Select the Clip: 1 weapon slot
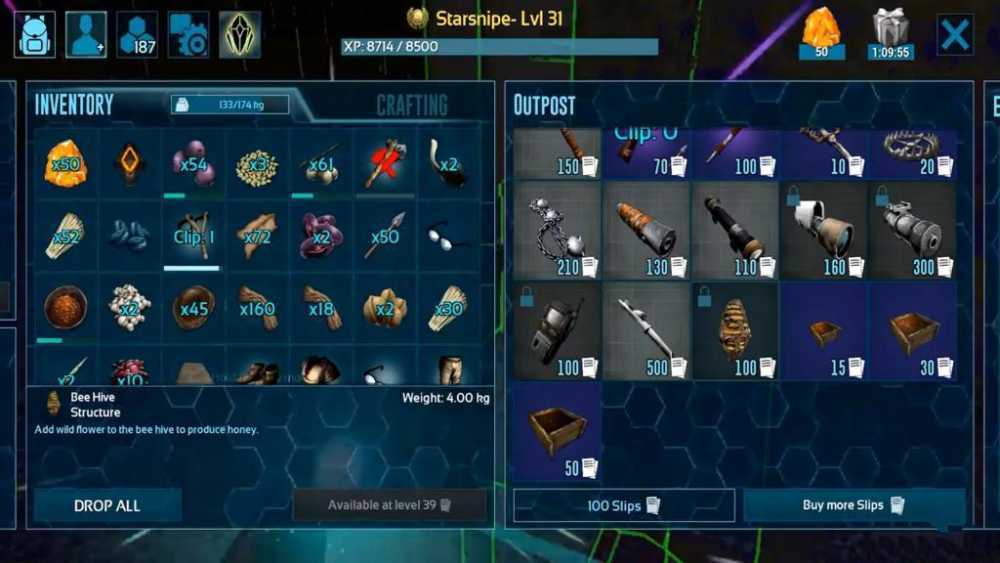 tap(193, 235)
